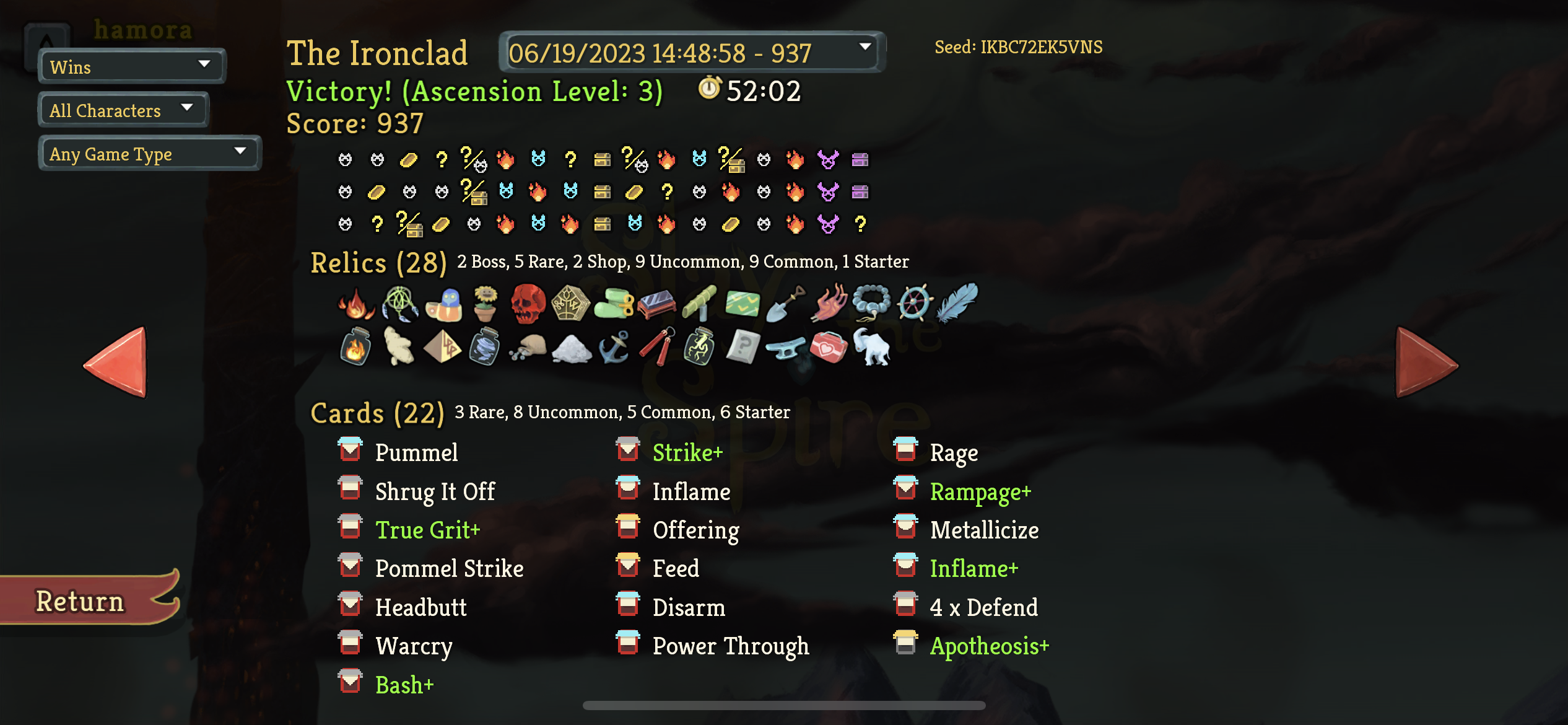Expand the Any Game Type dropdown
Image resolution: width=1568 pixels, height=725 pixels.
(x=149, y=153)
